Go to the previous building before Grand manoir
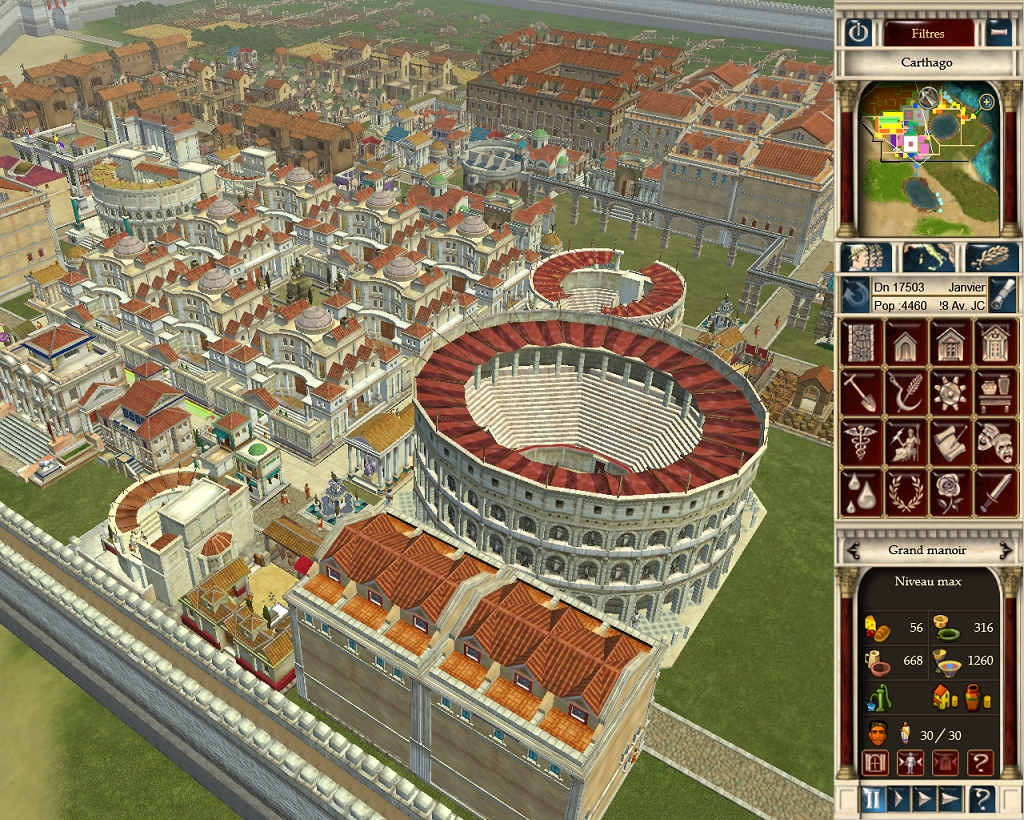 (x=853, y=550)
